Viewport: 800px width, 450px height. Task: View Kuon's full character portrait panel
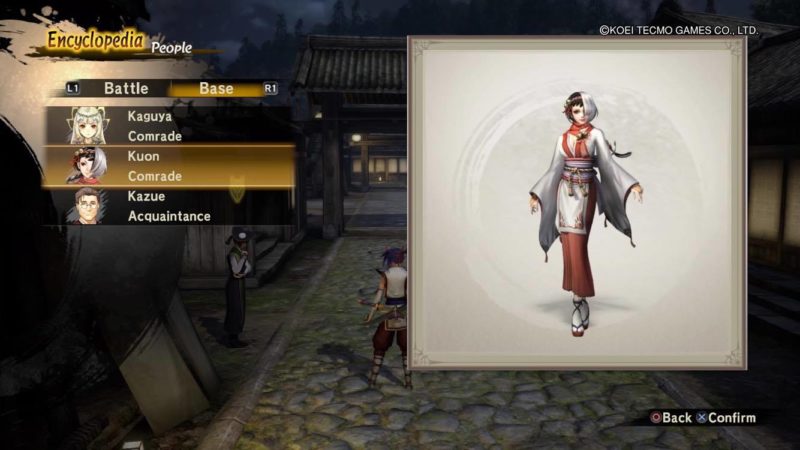coord(577,204)
